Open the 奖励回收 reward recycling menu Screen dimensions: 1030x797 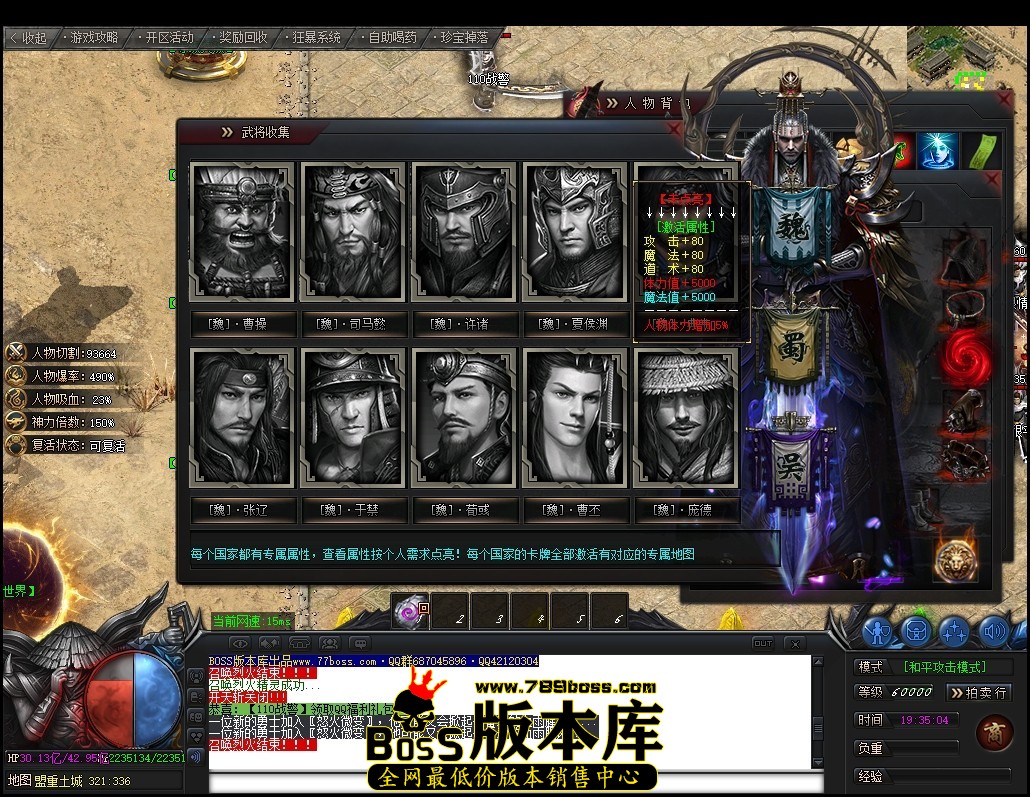pos(243,38)
